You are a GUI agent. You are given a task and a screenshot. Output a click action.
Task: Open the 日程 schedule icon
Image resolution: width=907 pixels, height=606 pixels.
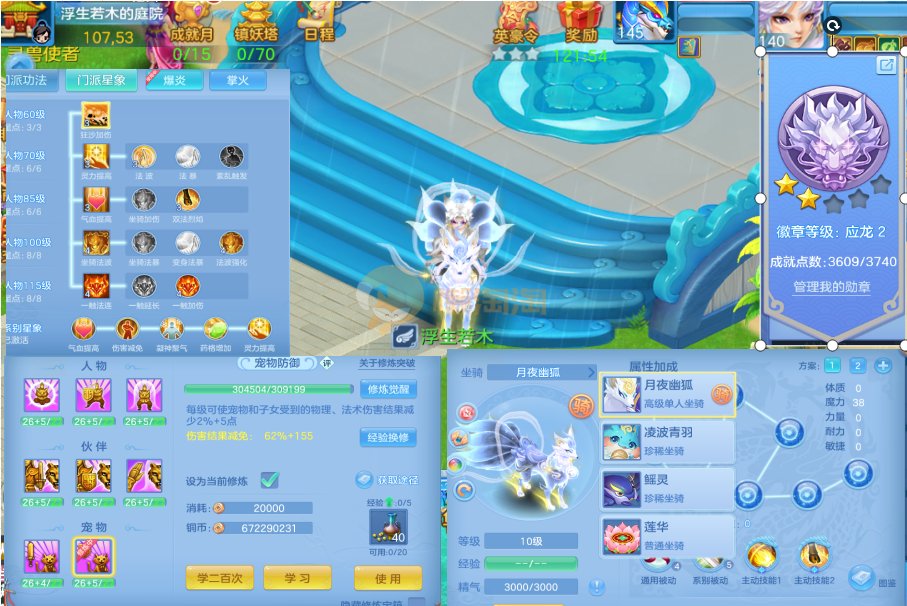319,22
